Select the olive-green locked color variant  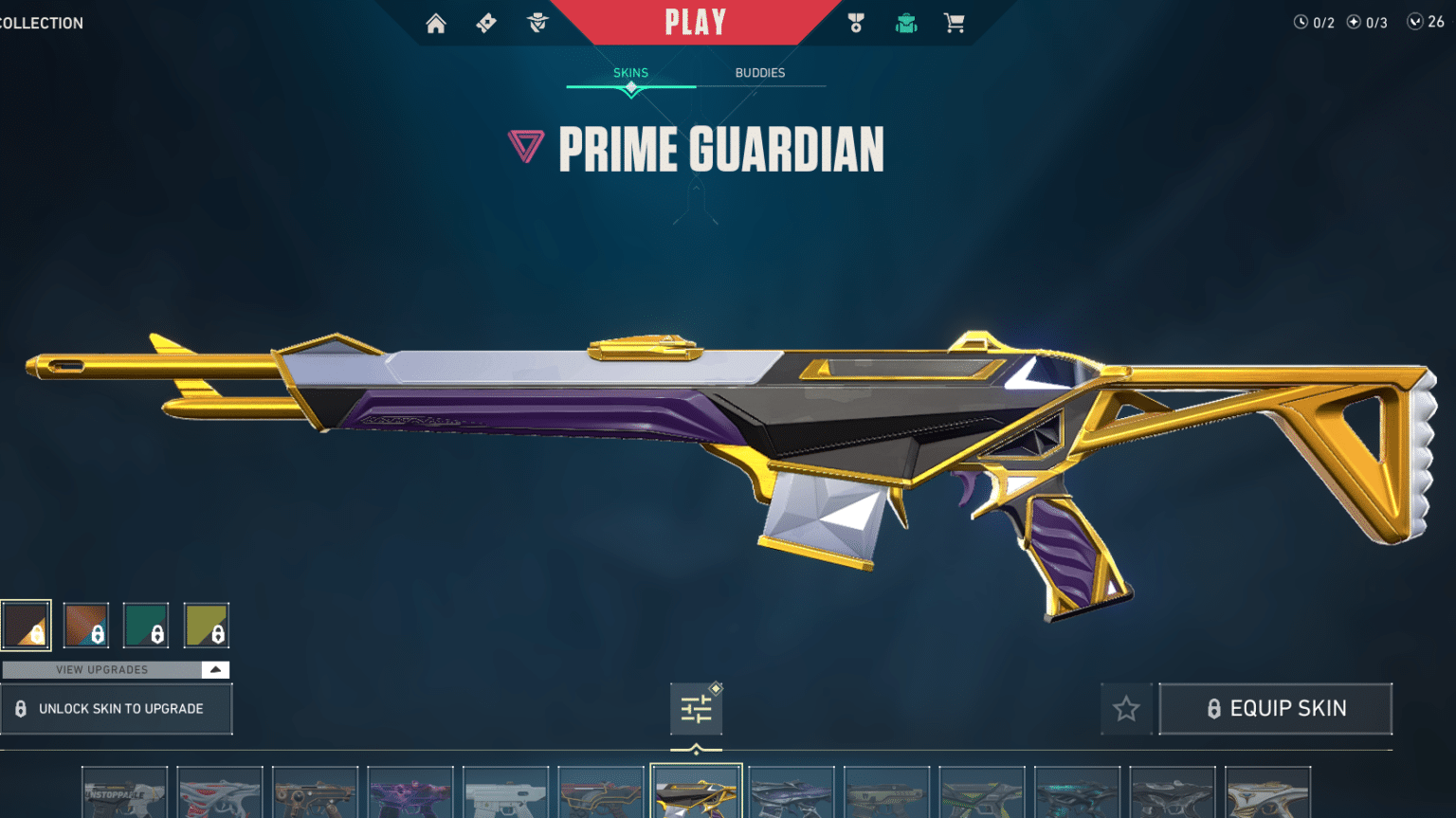pos(207,624)
